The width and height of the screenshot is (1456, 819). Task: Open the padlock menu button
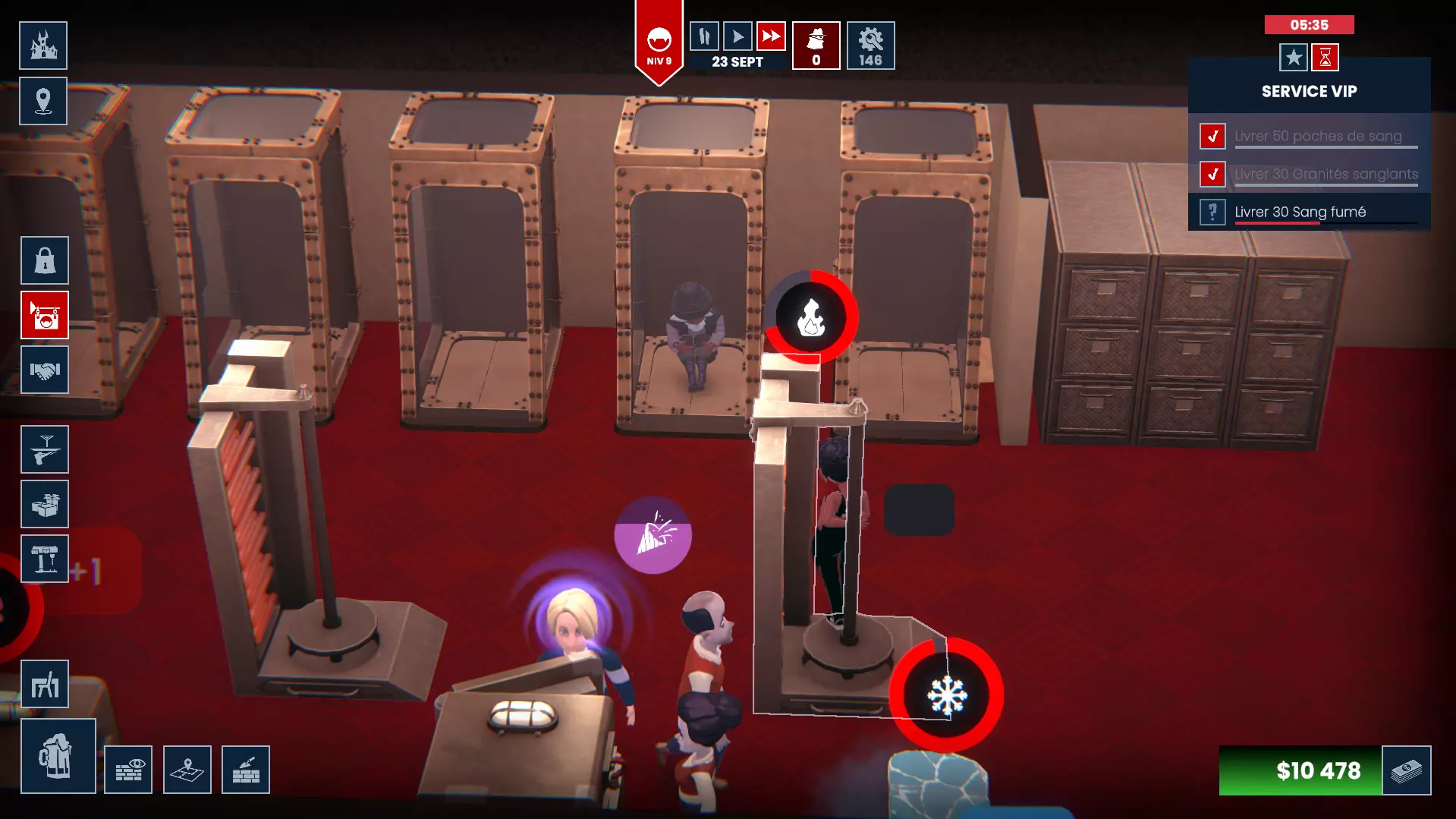click(45, 260)
